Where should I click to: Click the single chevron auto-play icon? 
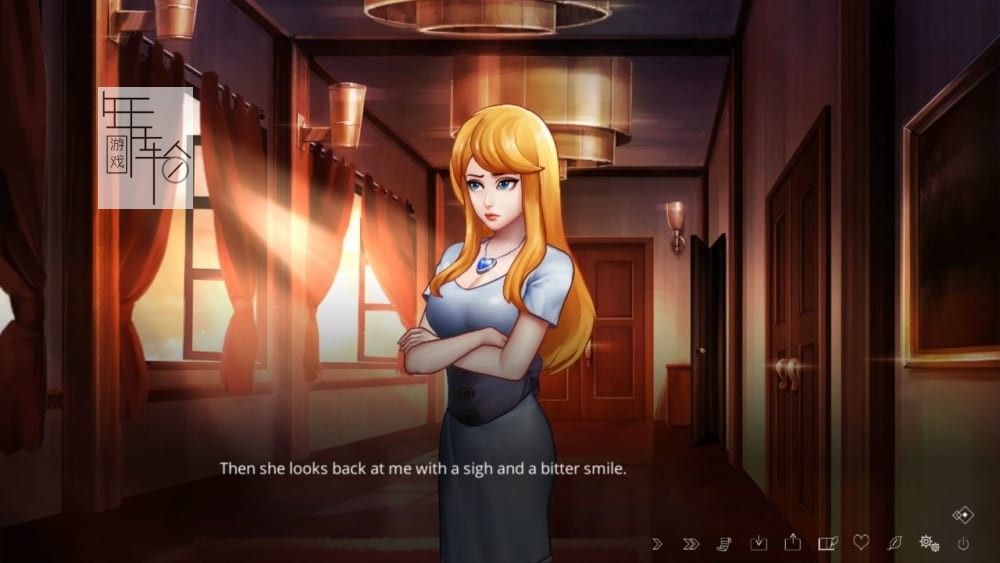click(657, 543)
